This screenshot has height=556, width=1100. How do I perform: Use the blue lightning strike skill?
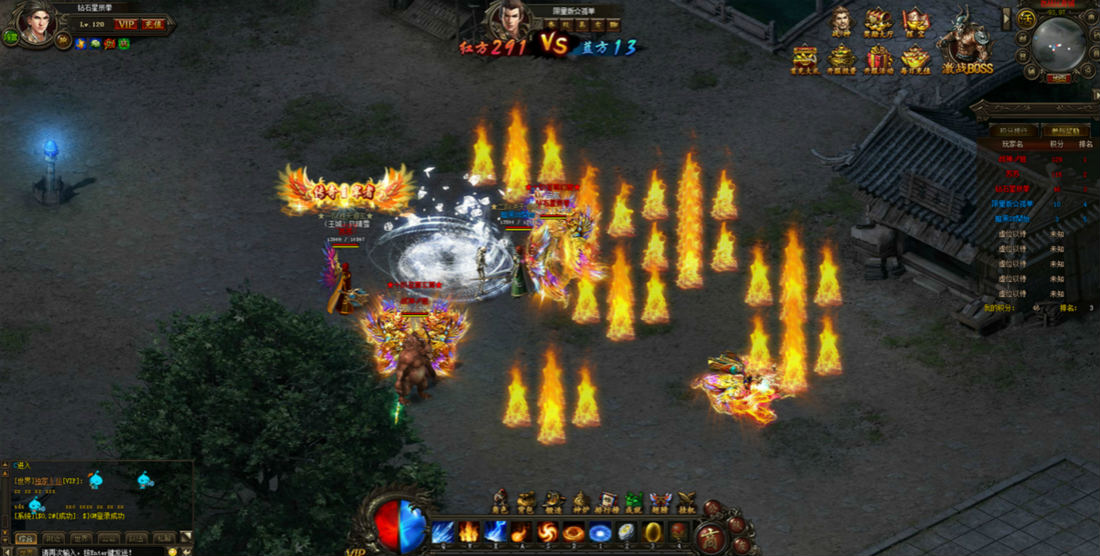click(x=495, y=532)
